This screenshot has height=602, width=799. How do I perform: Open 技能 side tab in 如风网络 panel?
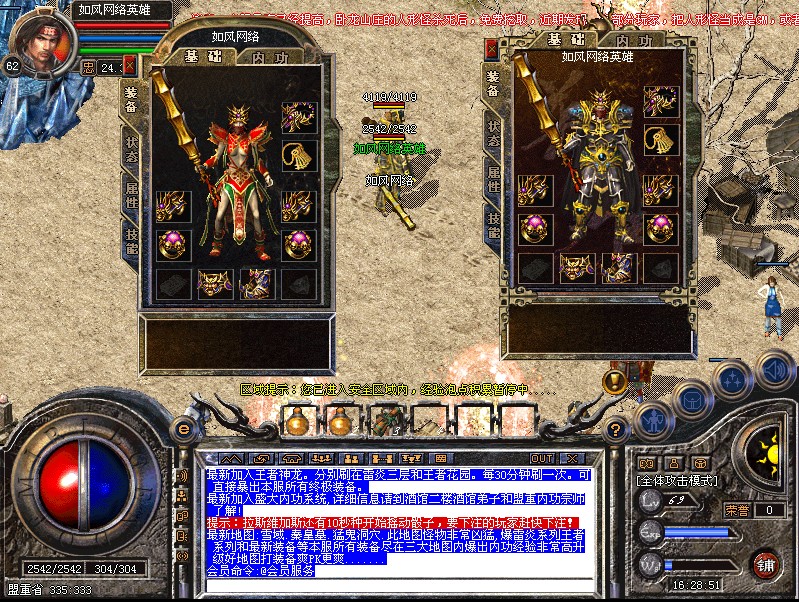(x=131, y=242)
